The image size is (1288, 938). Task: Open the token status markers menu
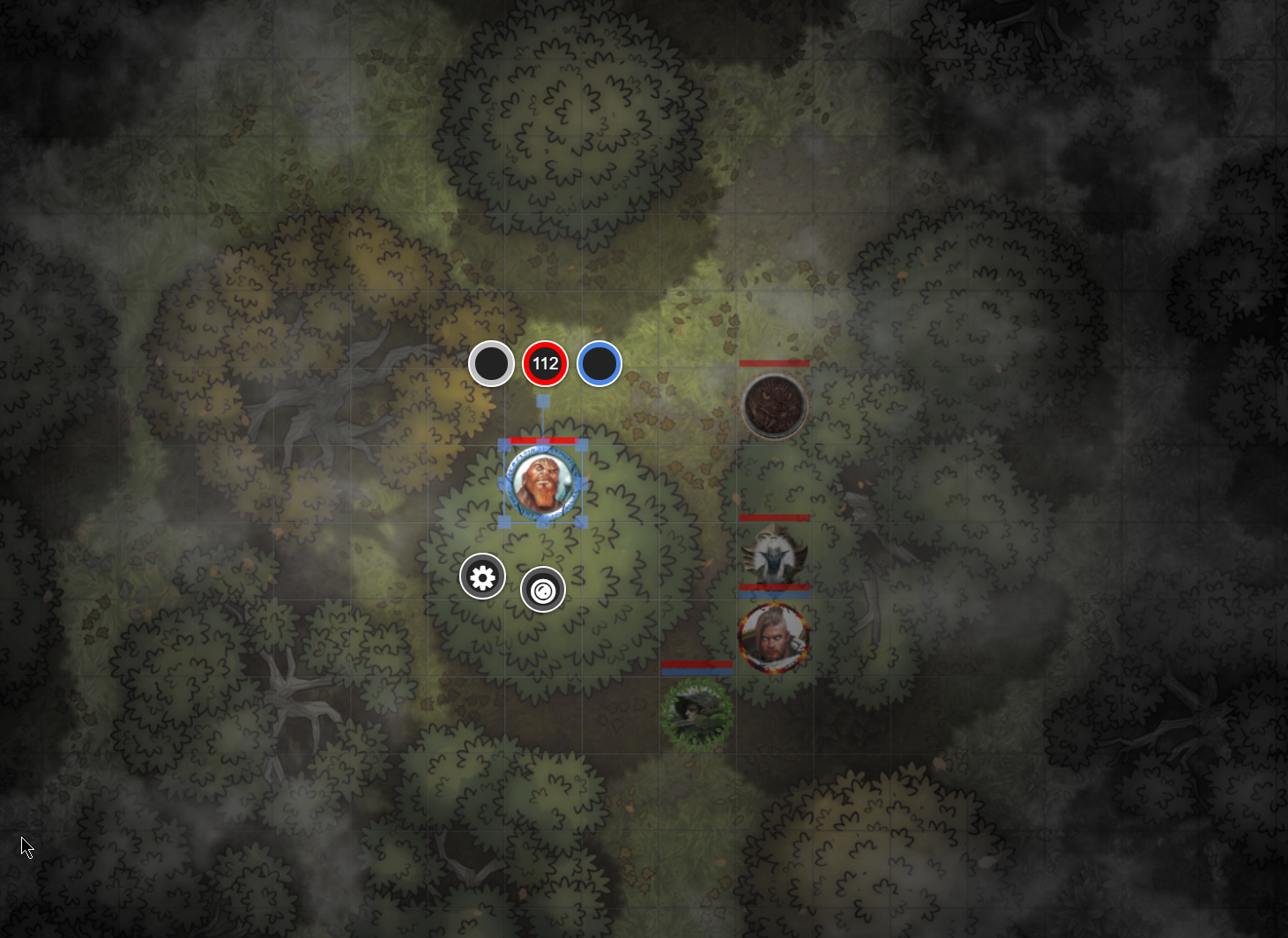pyautogui.click(x=543, y=590)
